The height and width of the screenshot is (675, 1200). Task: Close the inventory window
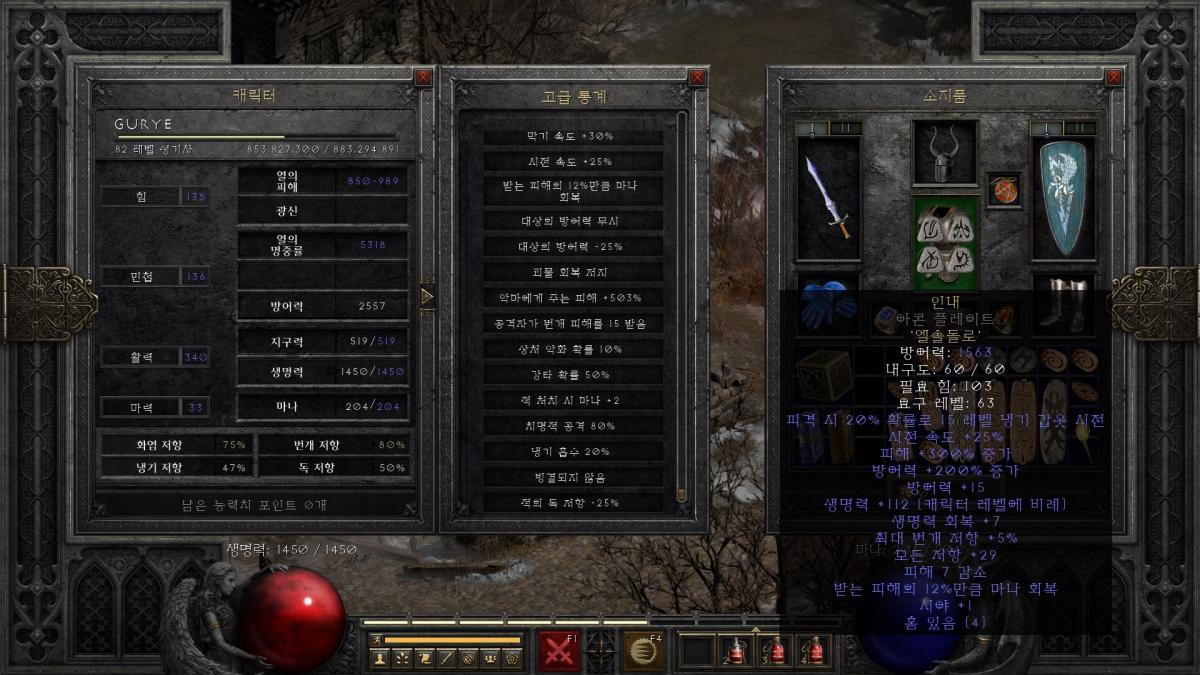[1113, 77]
